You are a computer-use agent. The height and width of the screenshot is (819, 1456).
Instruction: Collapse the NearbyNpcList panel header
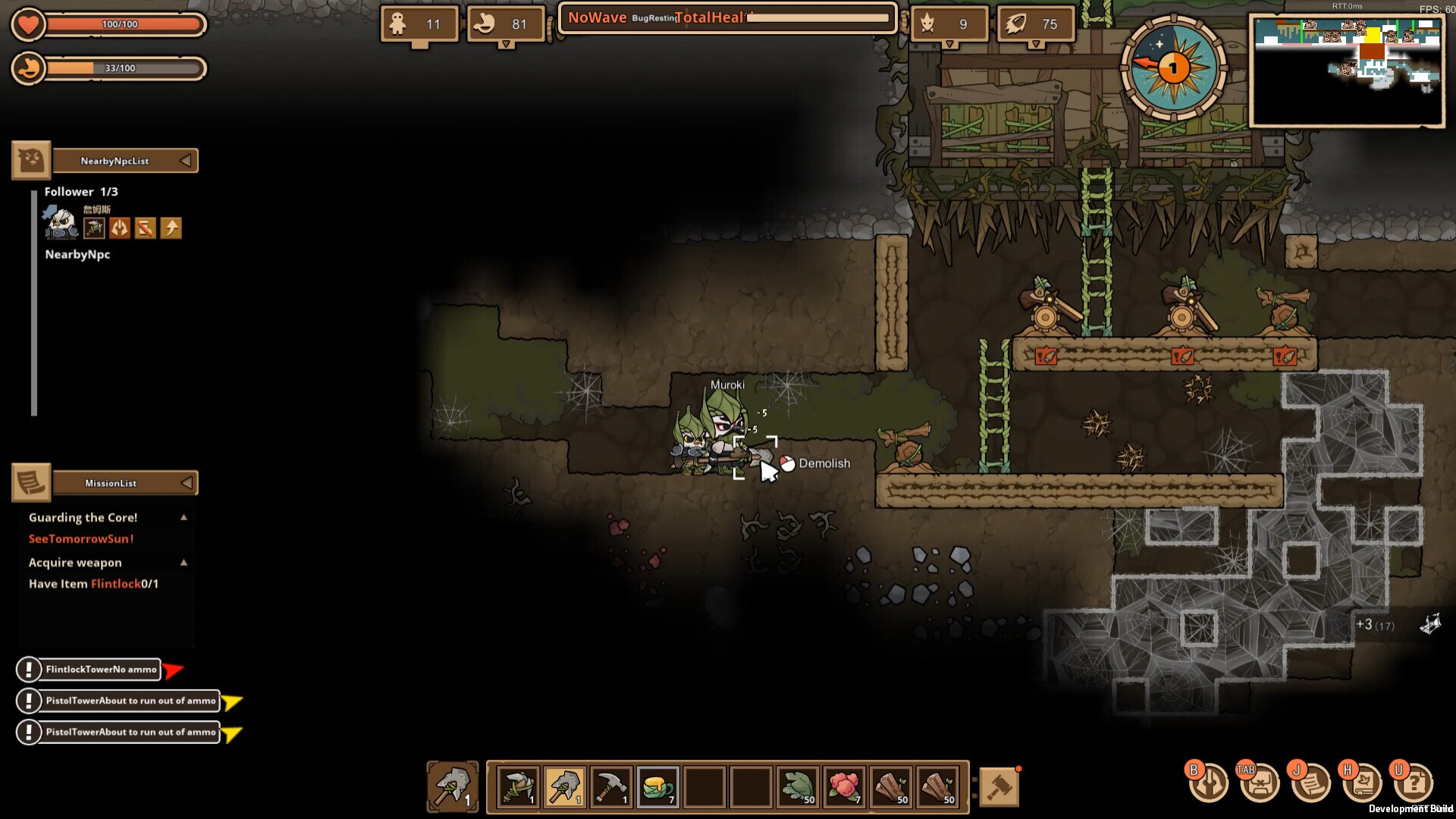click(x=185, y=161)
